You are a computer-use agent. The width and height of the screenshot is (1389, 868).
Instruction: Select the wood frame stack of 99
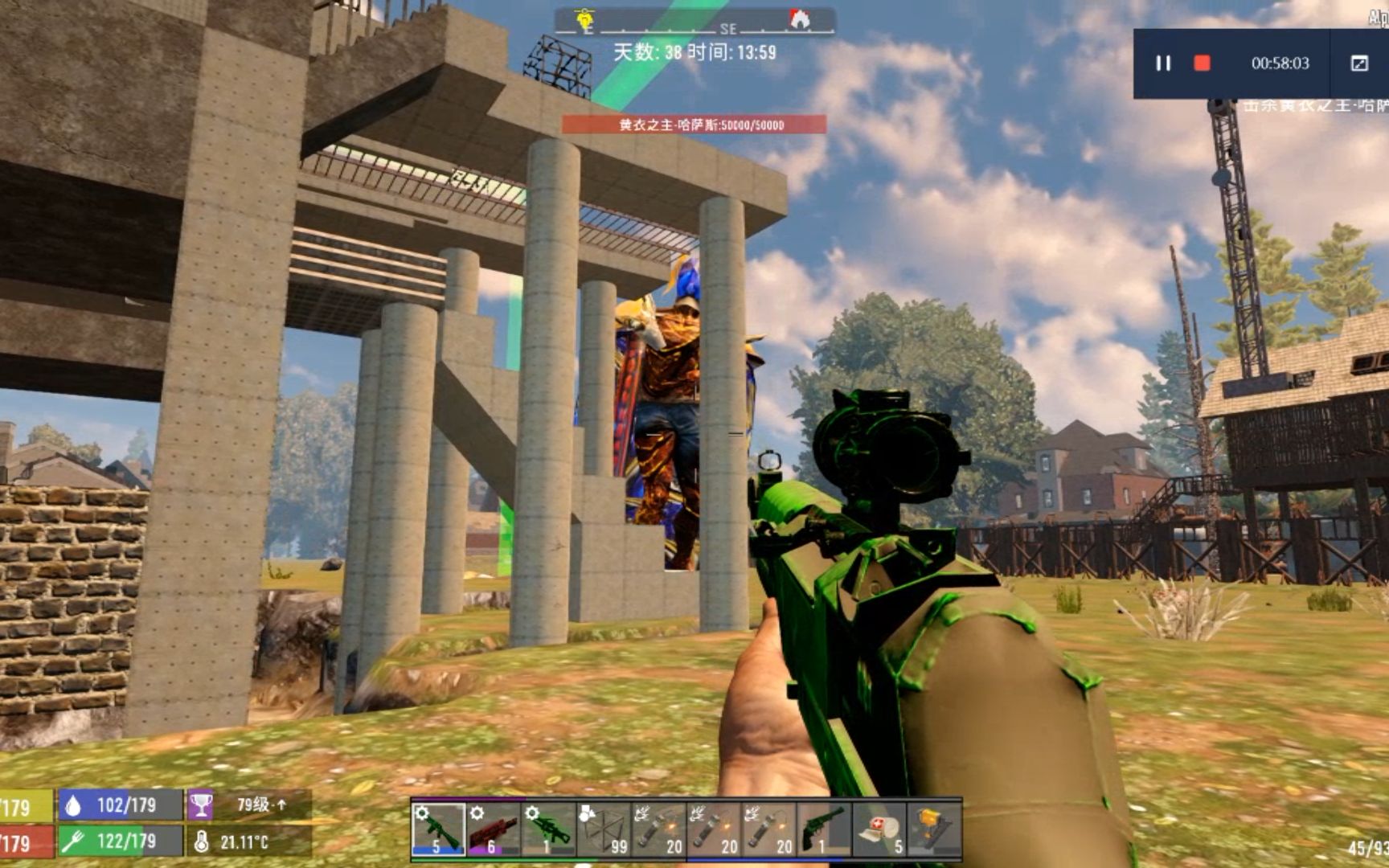[x=604, y=829]
